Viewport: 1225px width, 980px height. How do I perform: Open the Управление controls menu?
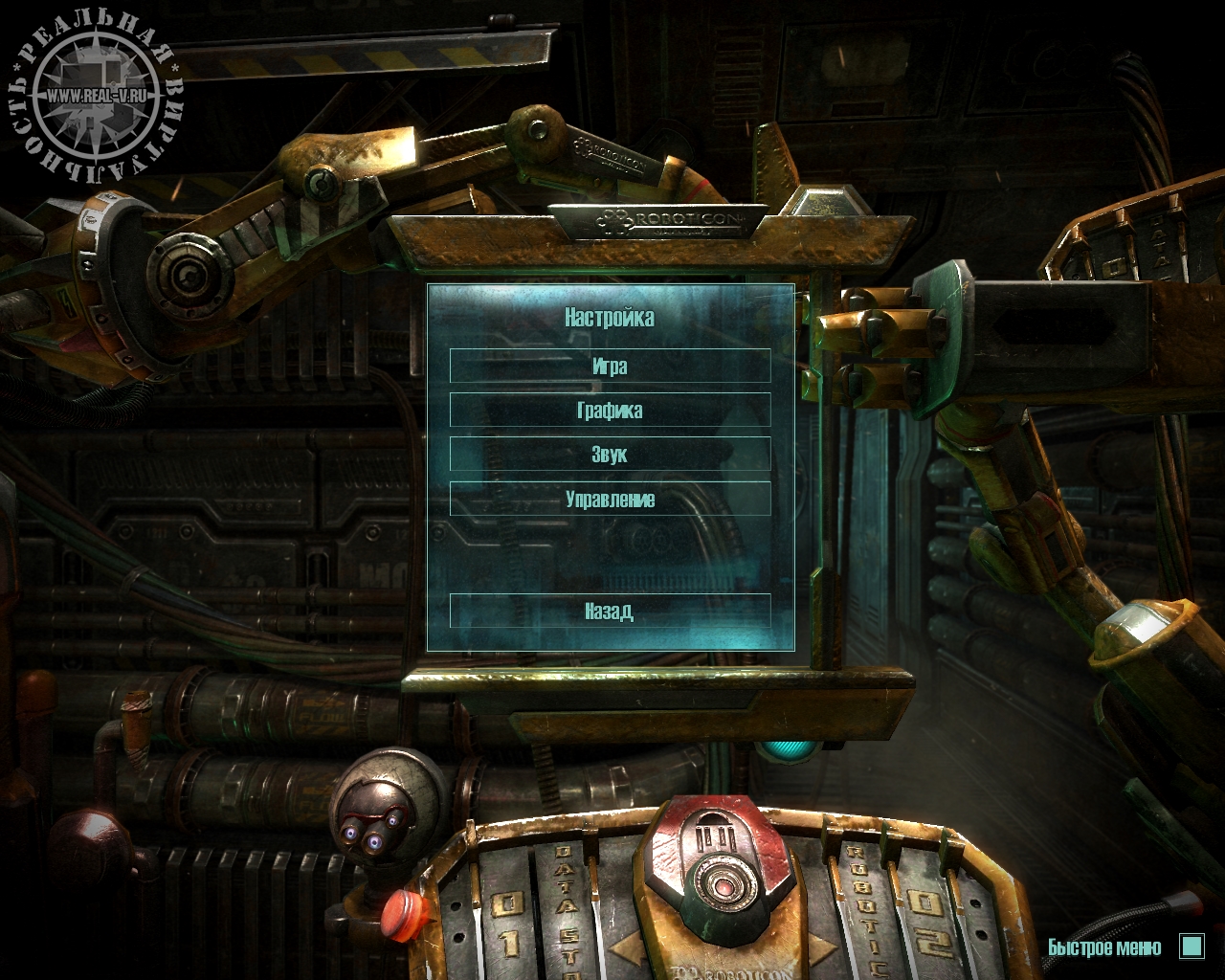[x=610, y=500]
